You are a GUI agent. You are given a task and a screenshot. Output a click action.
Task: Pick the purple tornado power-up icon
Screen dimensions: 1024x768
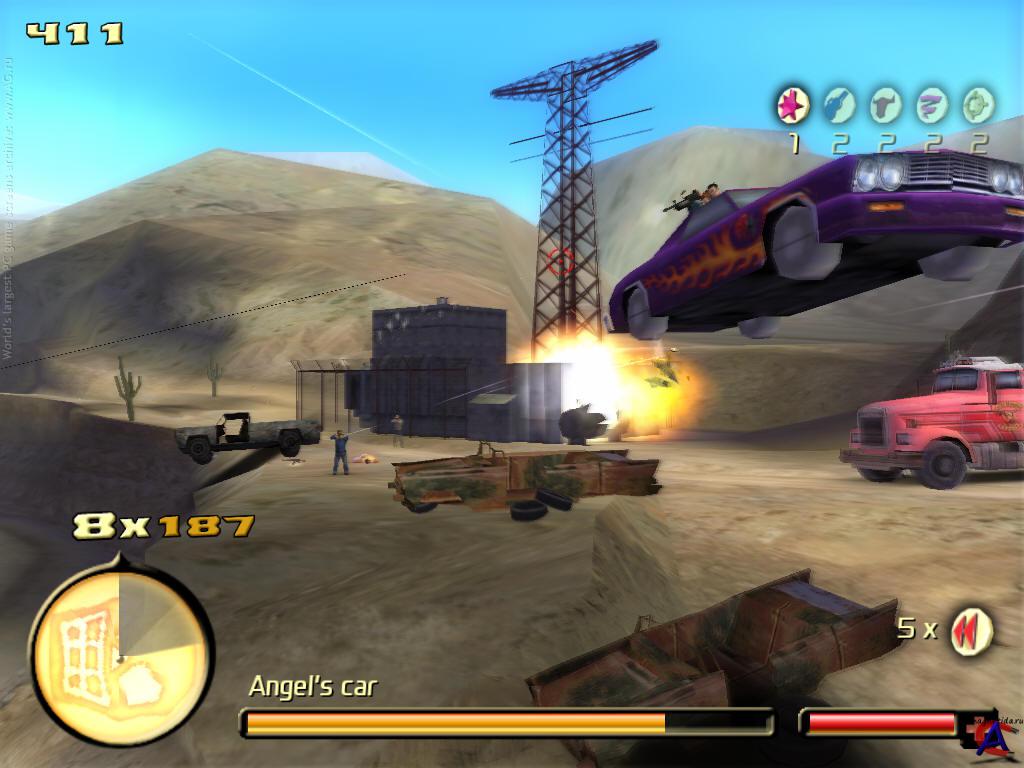pyautogui.click(x=932, y=104)
